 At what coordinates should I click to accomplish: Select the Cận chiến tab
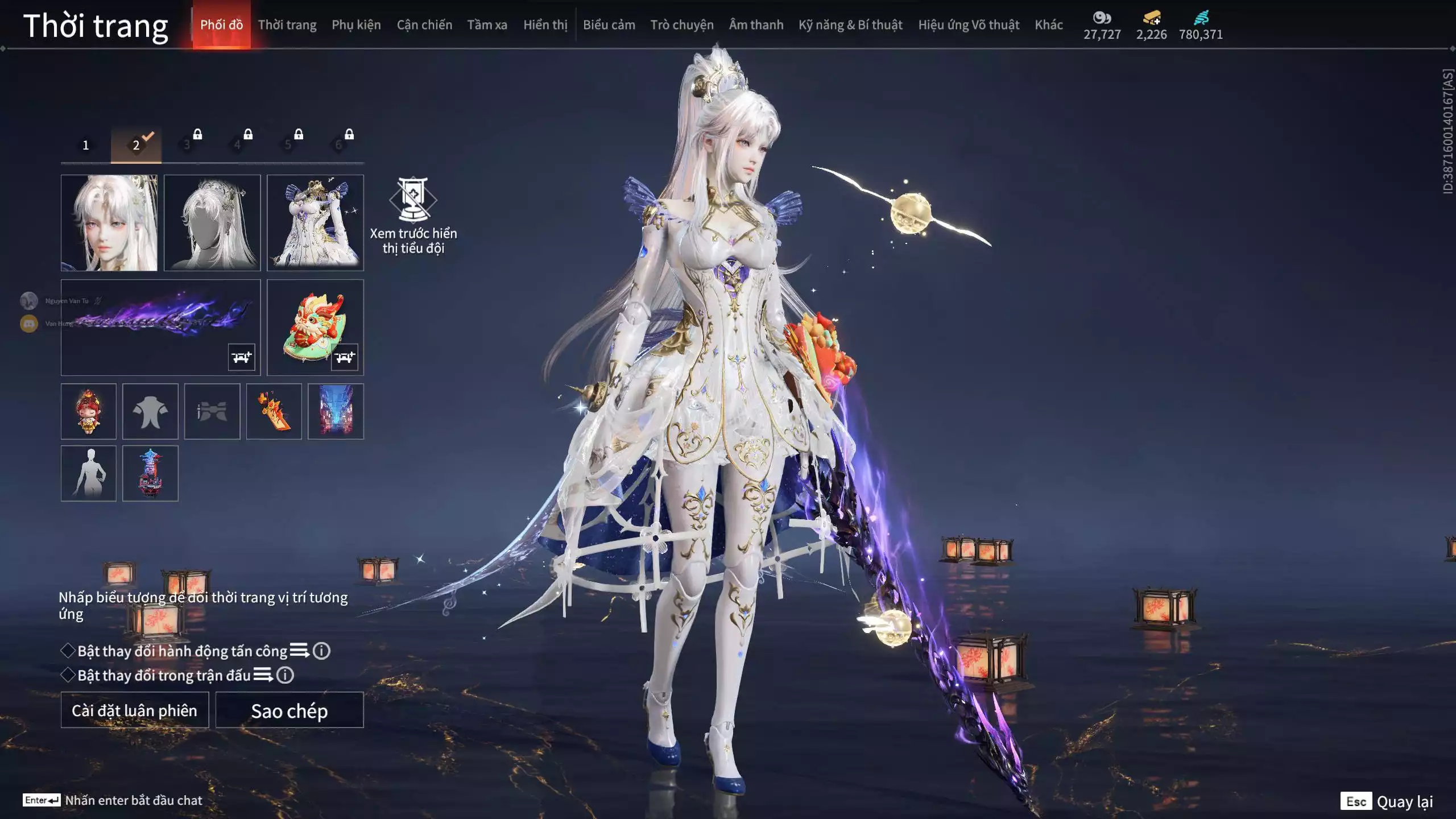tap(424, 25)
